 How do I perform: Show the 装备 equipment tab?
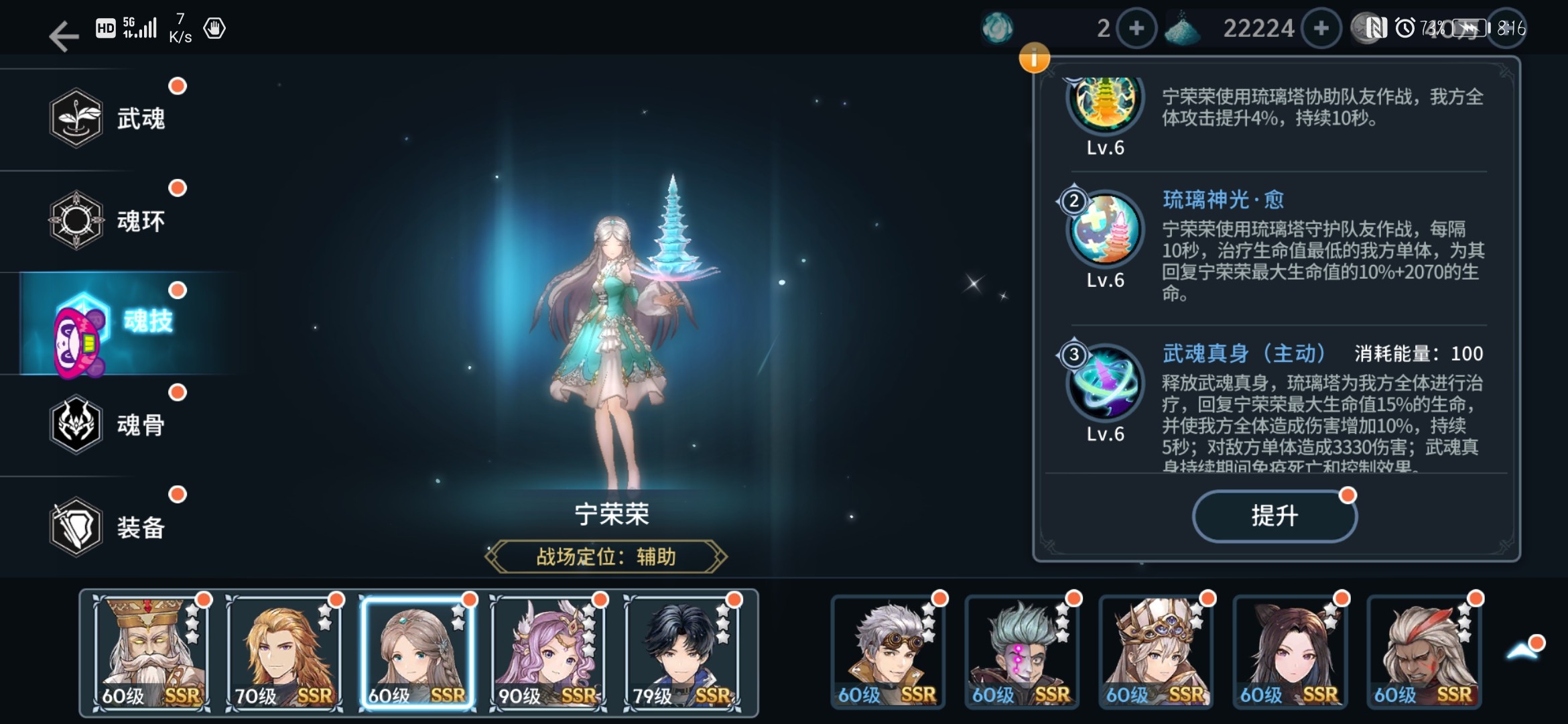107,527
